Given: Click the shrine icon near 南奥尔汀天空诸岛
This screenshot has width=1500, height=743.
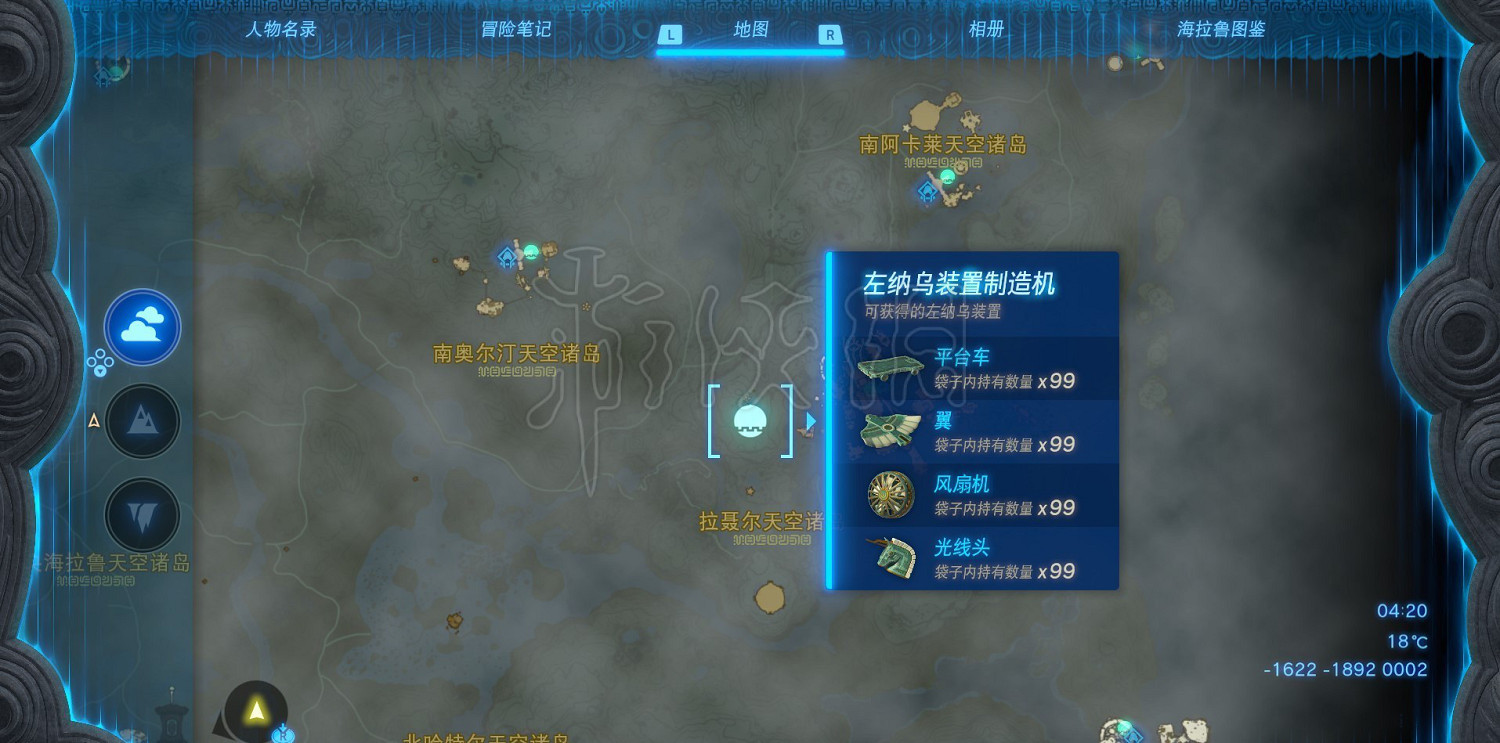Looking at the screenshot, I should point(505,258).
